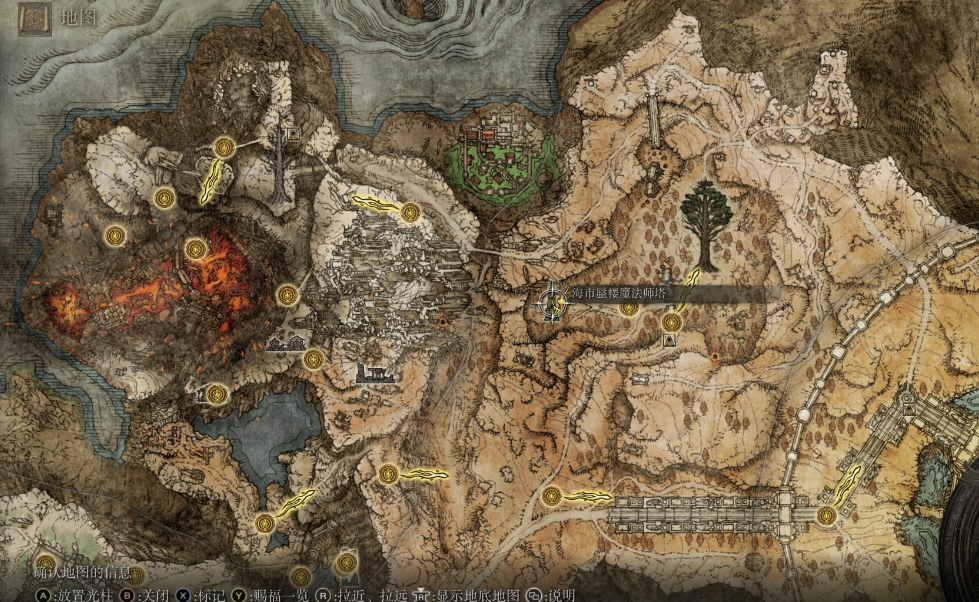
Task: Select the site of grace inside the lava field
Action: tap(196, 248)
